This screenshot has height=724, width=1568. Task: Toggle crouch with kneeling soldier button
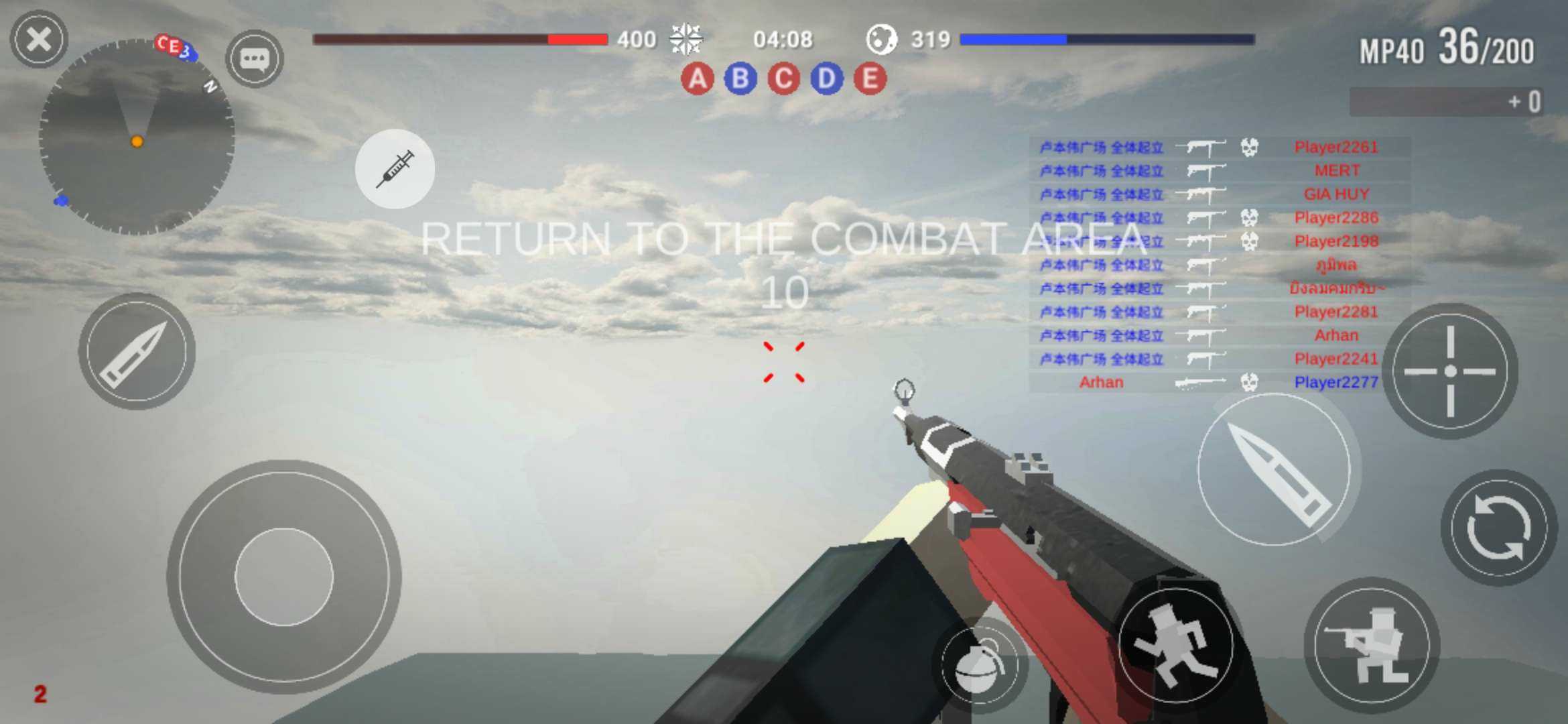pyautogui.click(x=1372, y=645)
